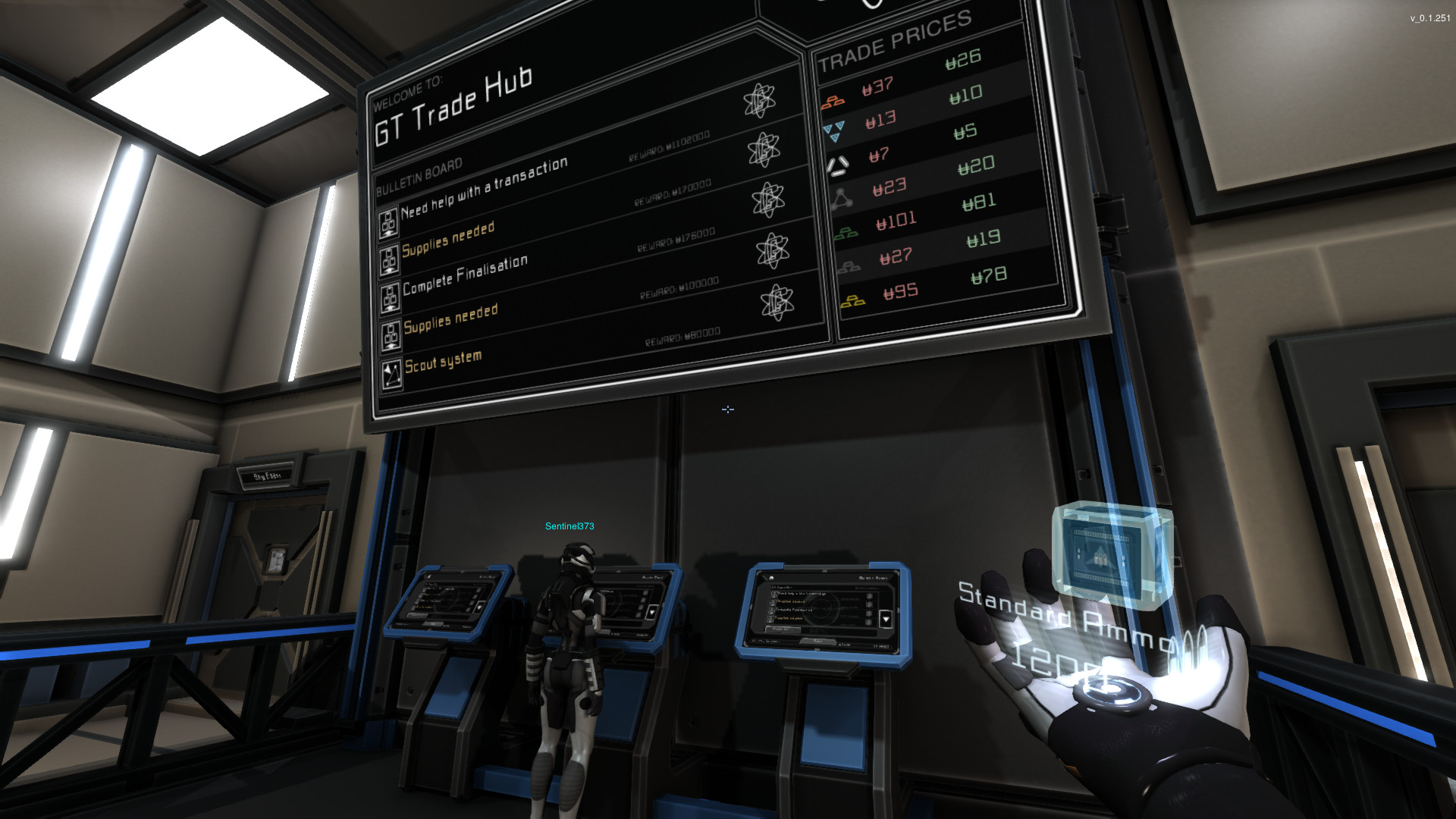Click the Sentinel373 player nametag

pos(569,525)
